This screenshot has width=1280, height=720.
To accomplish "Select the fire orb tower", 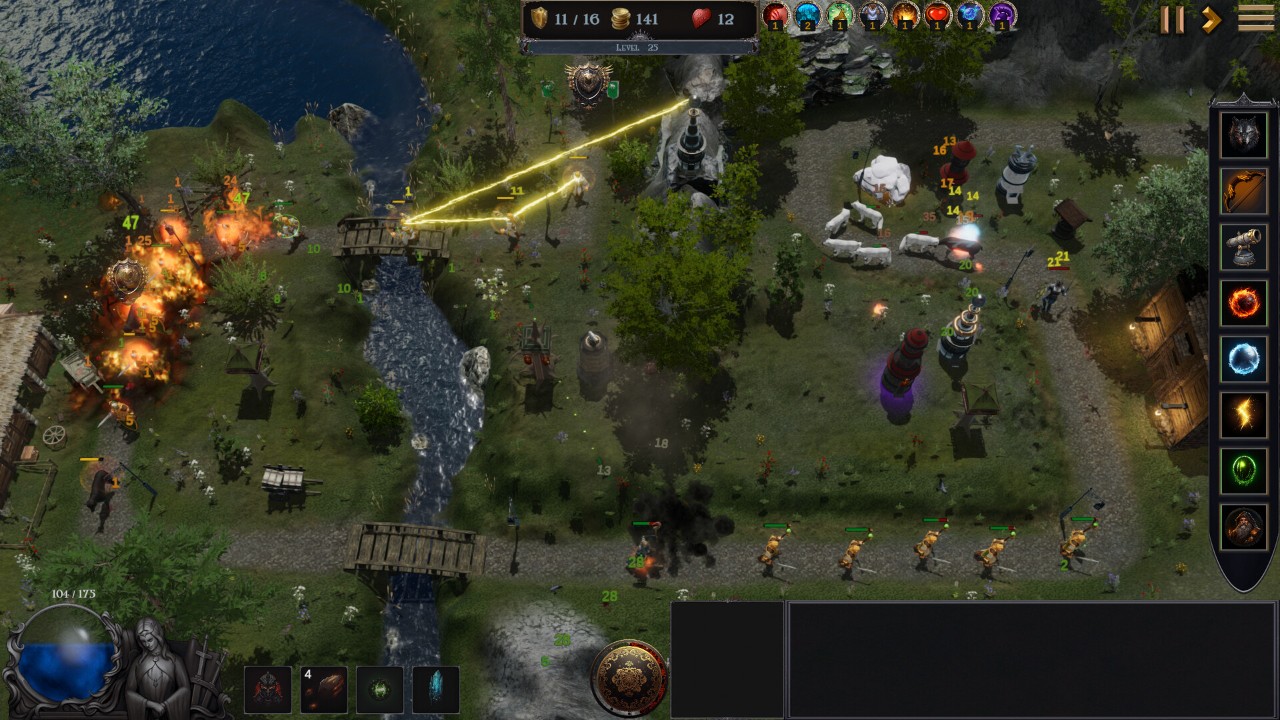I will point(1244,303).
